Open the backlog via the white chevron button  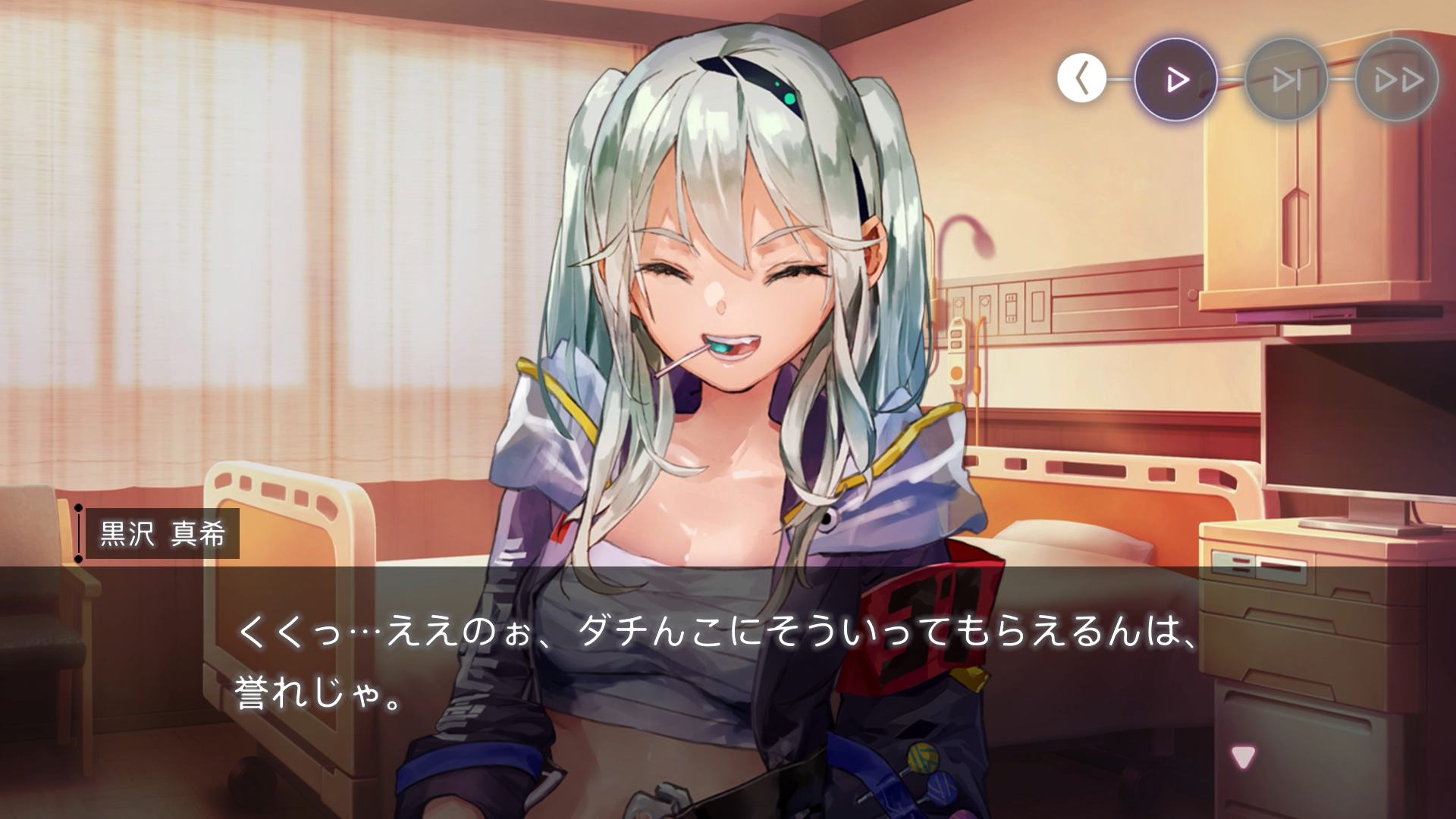point(1083,78)
